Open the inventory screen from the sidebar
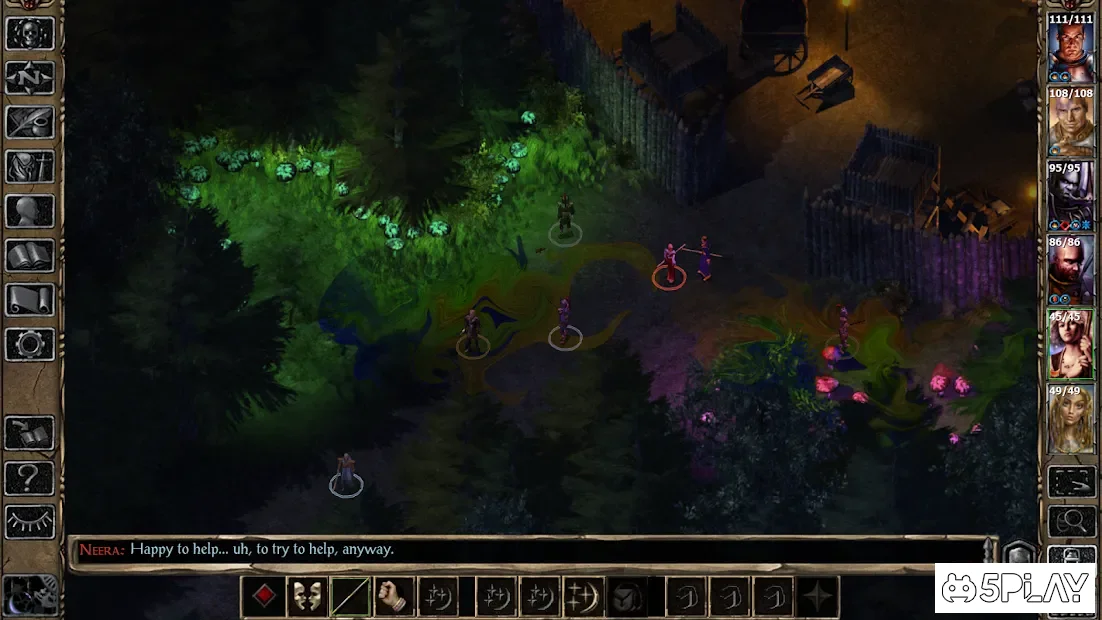 click(x=30, y=166)
